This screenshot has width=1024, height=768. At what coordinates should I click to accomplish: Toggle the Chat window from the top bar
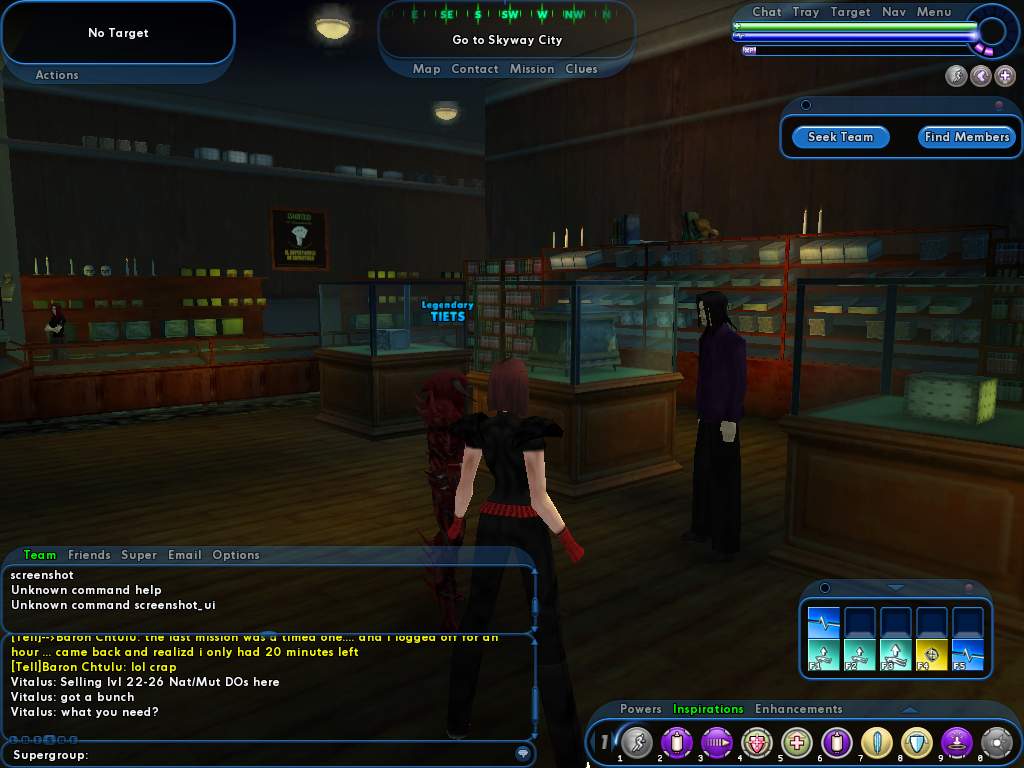[x=767, y=12]
